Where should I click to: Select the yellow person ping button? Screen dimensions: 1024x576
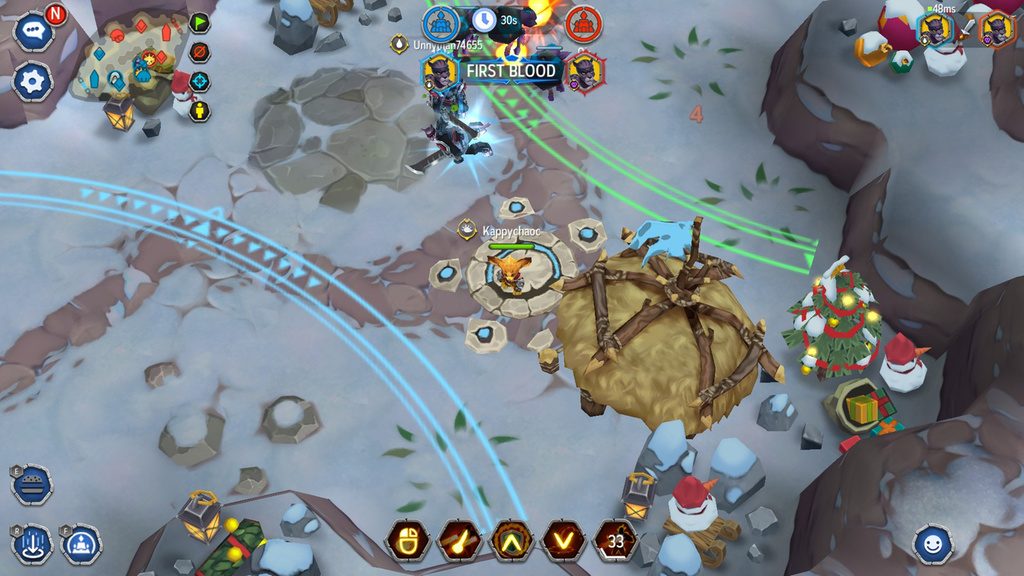point(200,110)
